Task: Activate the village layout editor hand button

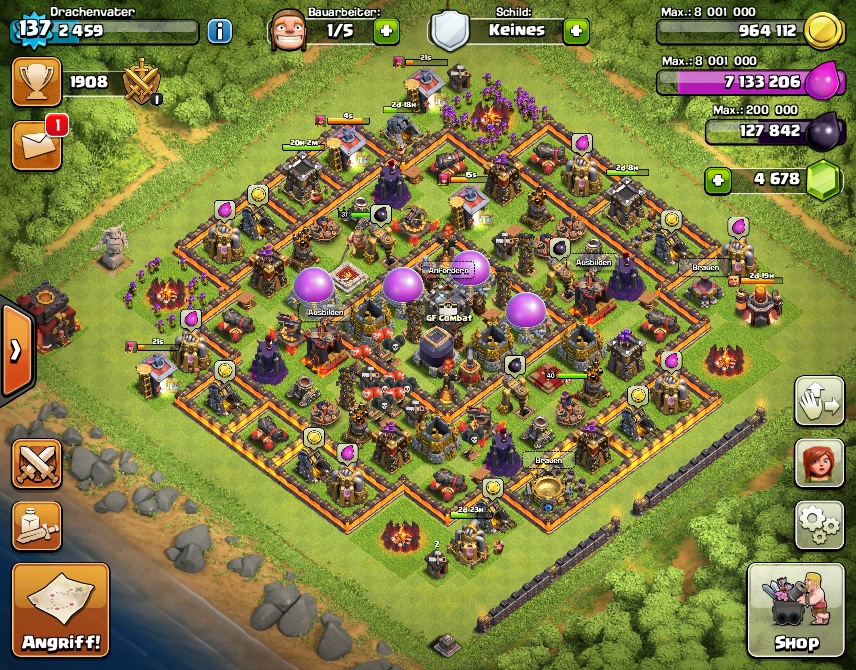Action: coord(819,401)
